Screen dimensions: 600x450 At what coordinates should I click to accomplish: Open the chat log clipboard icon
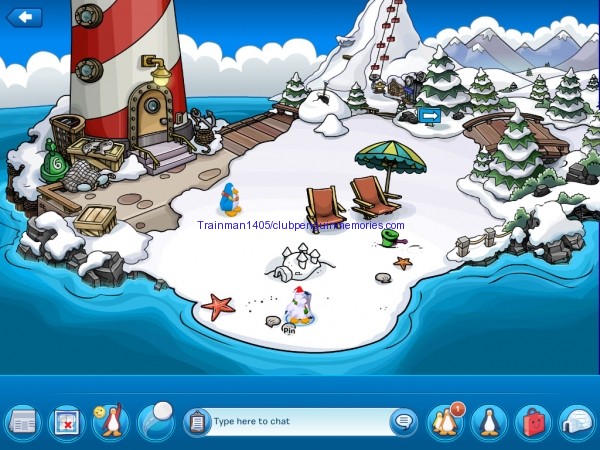[x=197, y=421]
